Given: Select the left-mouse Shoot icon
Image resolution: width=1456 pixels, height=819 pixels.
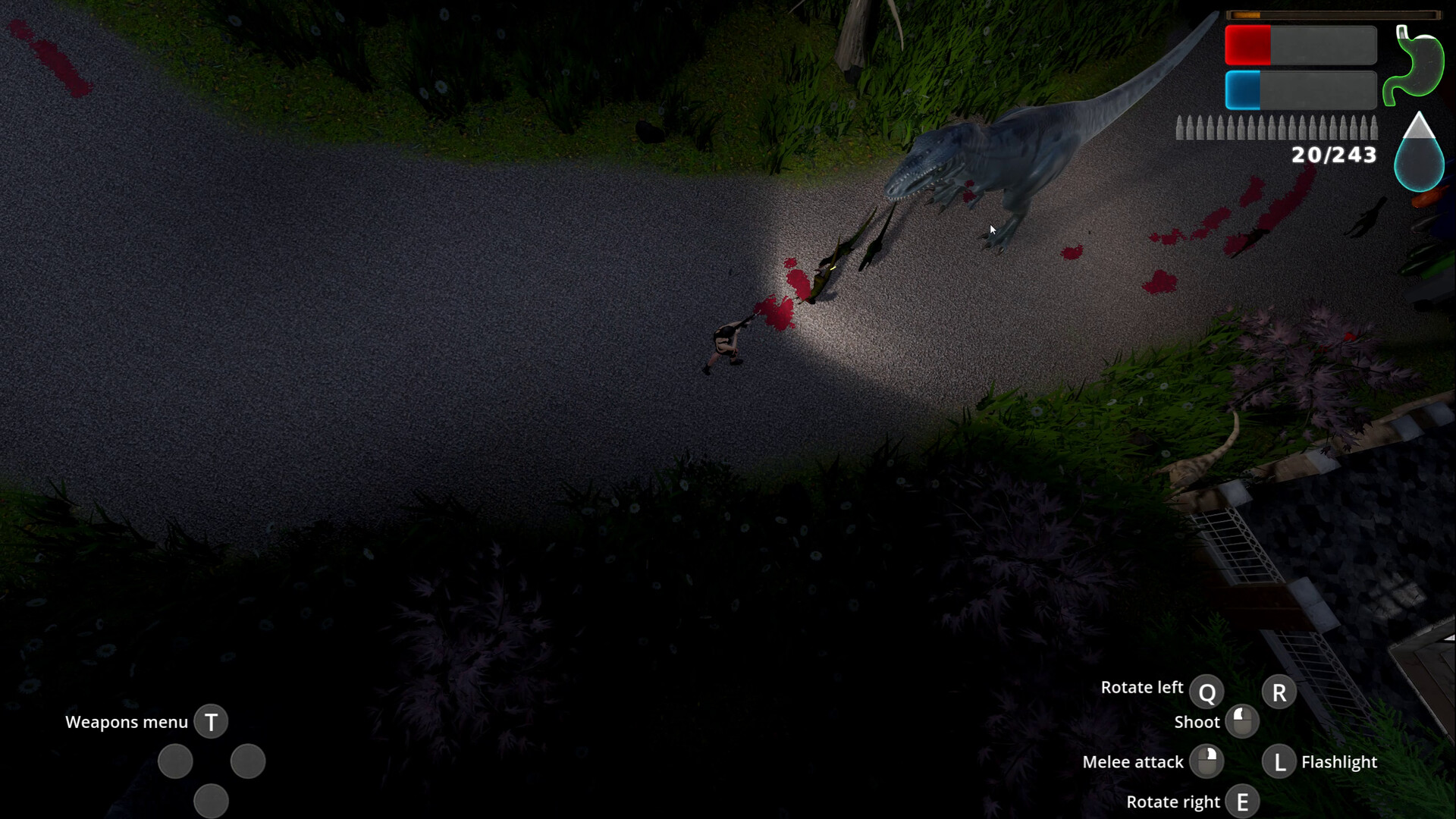Looking at the screenshot, I should (1243, 721).
